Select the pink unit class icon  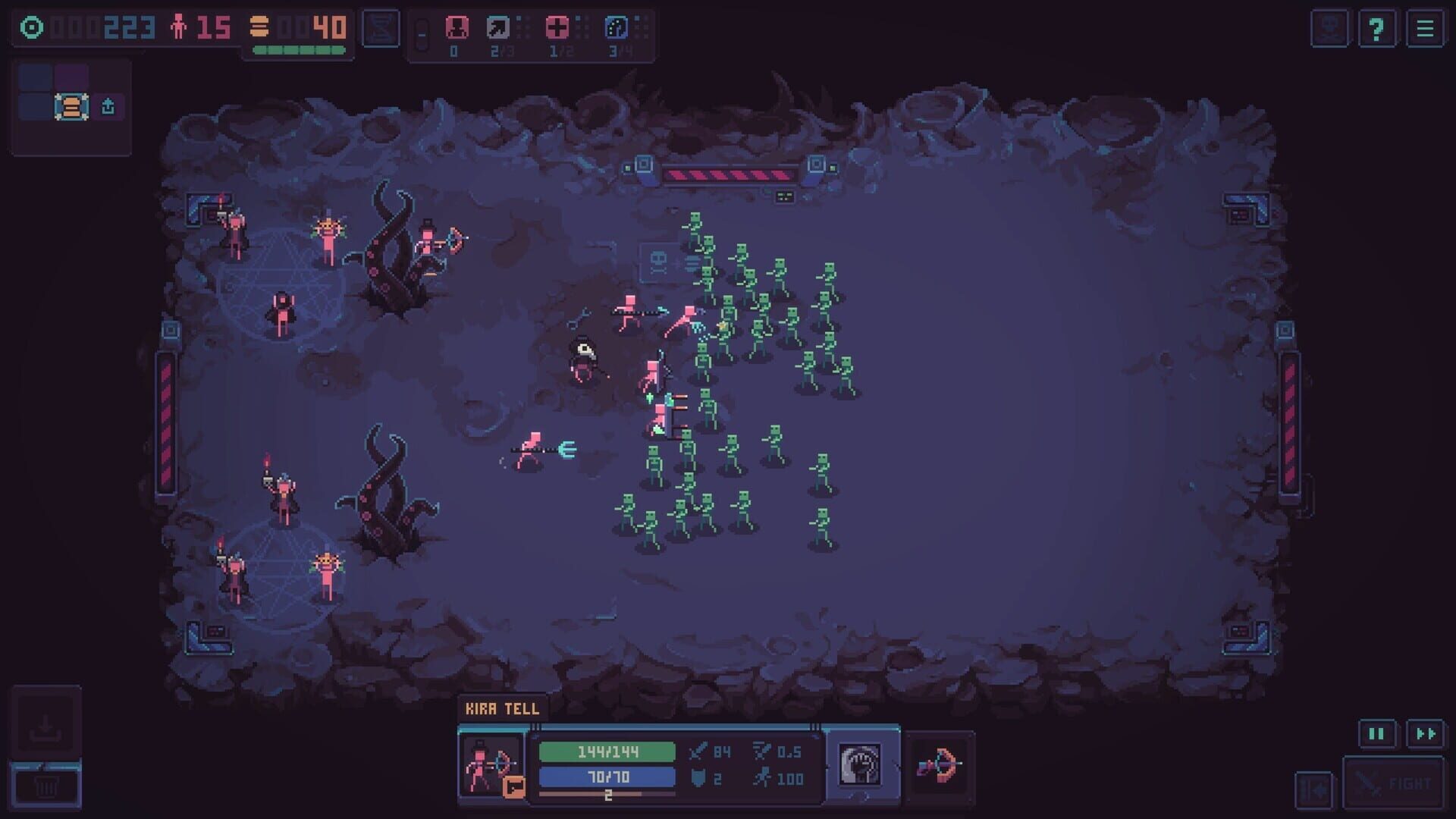point(455,29)
